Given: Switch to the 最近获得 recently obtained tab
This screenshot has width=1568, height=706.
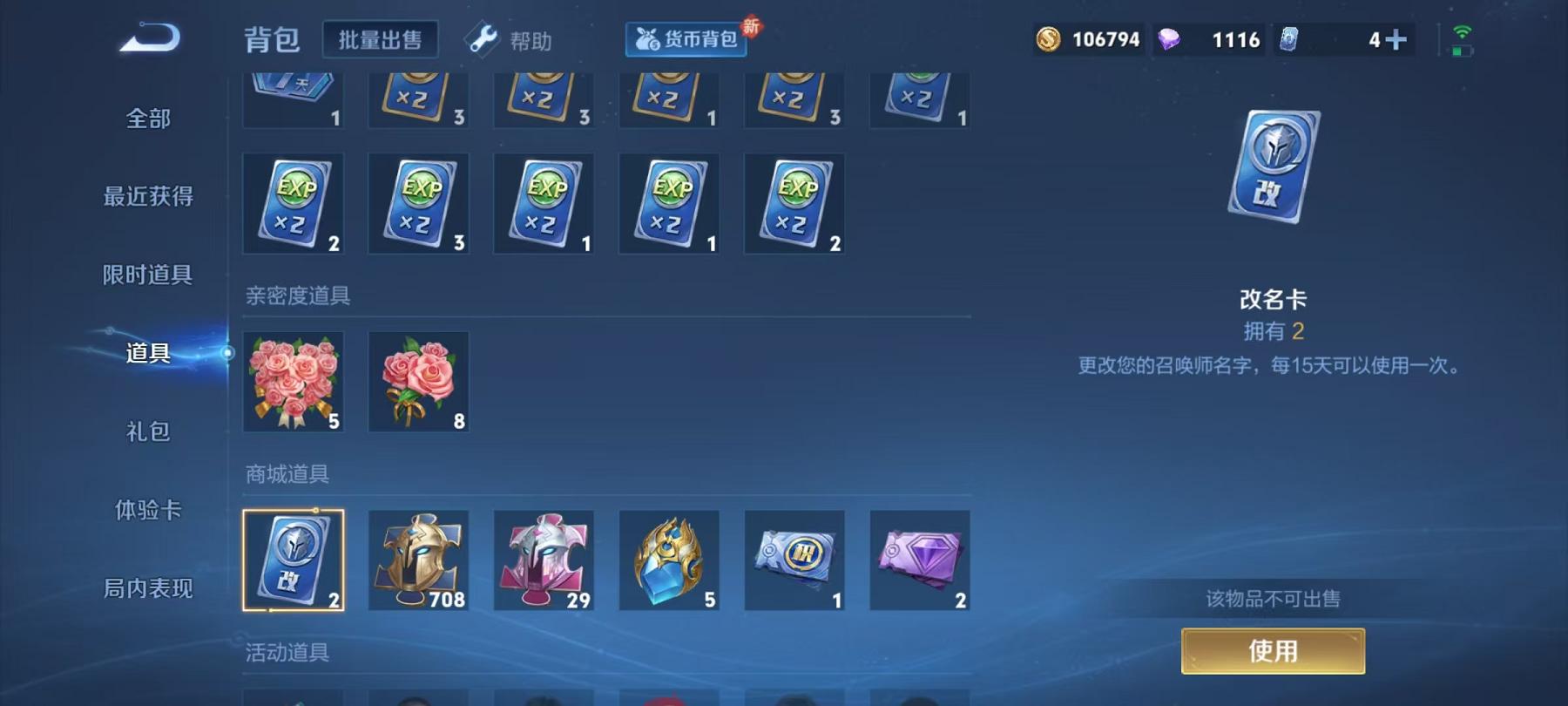Looking at the screenshot, I should pyautogui.click(x=148, y=198).
